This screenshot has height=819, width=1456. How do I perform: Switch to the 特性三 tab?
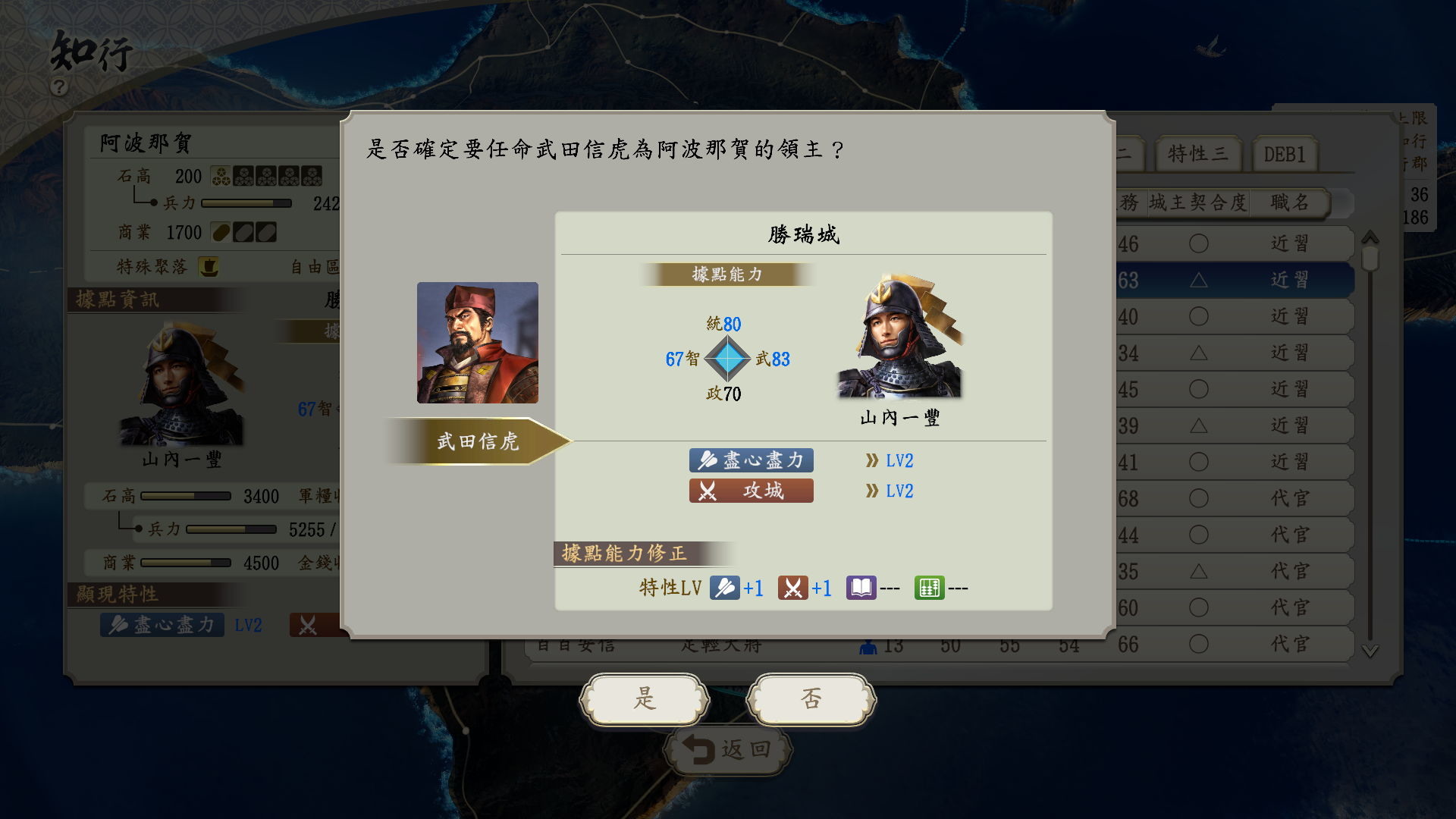pos(1200,153)
